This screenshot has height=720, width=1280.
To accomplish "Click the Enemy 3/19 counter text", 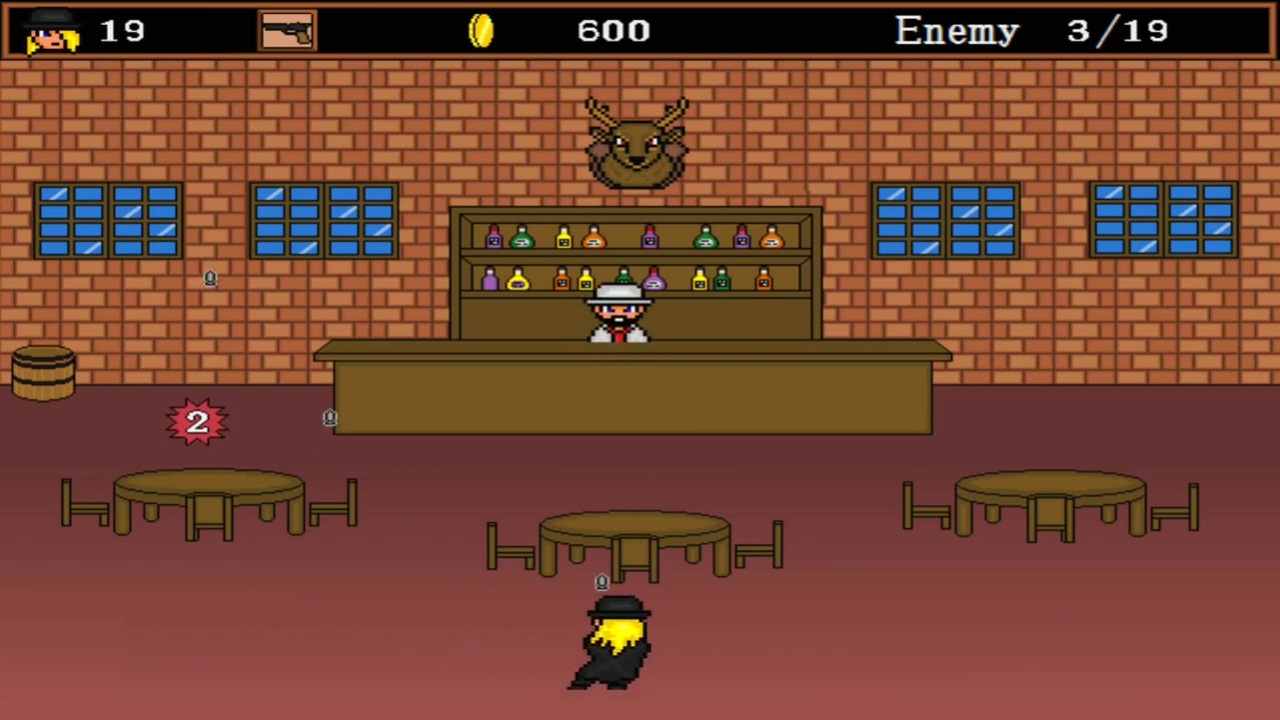I will 1030,30.
